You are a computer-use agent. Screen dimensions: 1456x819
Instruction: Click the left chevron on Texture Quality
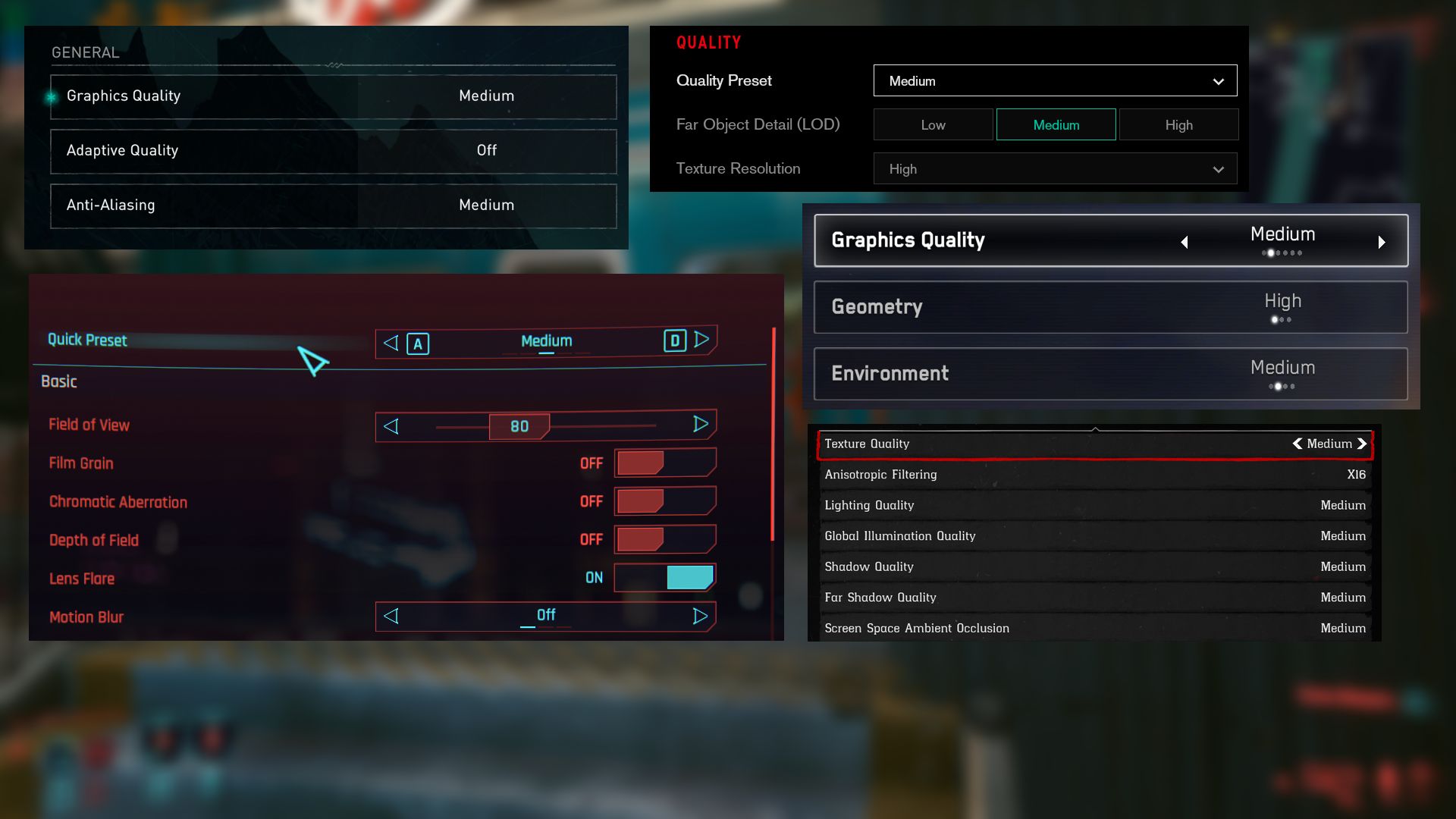click(x=1297, y=444)
